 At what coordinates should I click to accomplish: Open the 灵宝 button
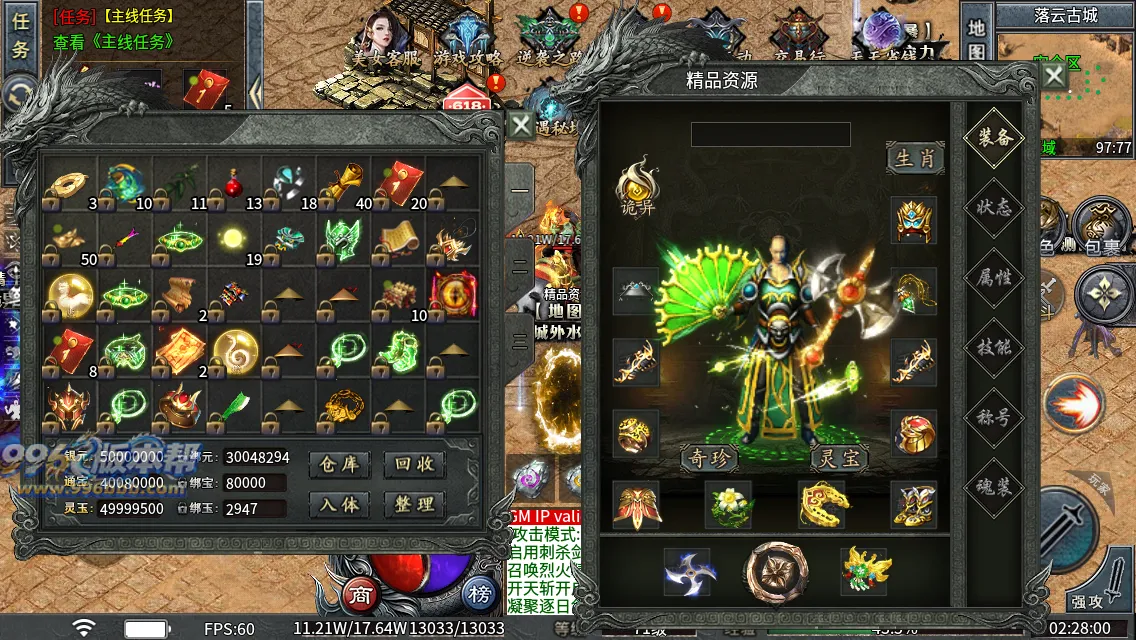pyautogui.click(x=839, y=458)
